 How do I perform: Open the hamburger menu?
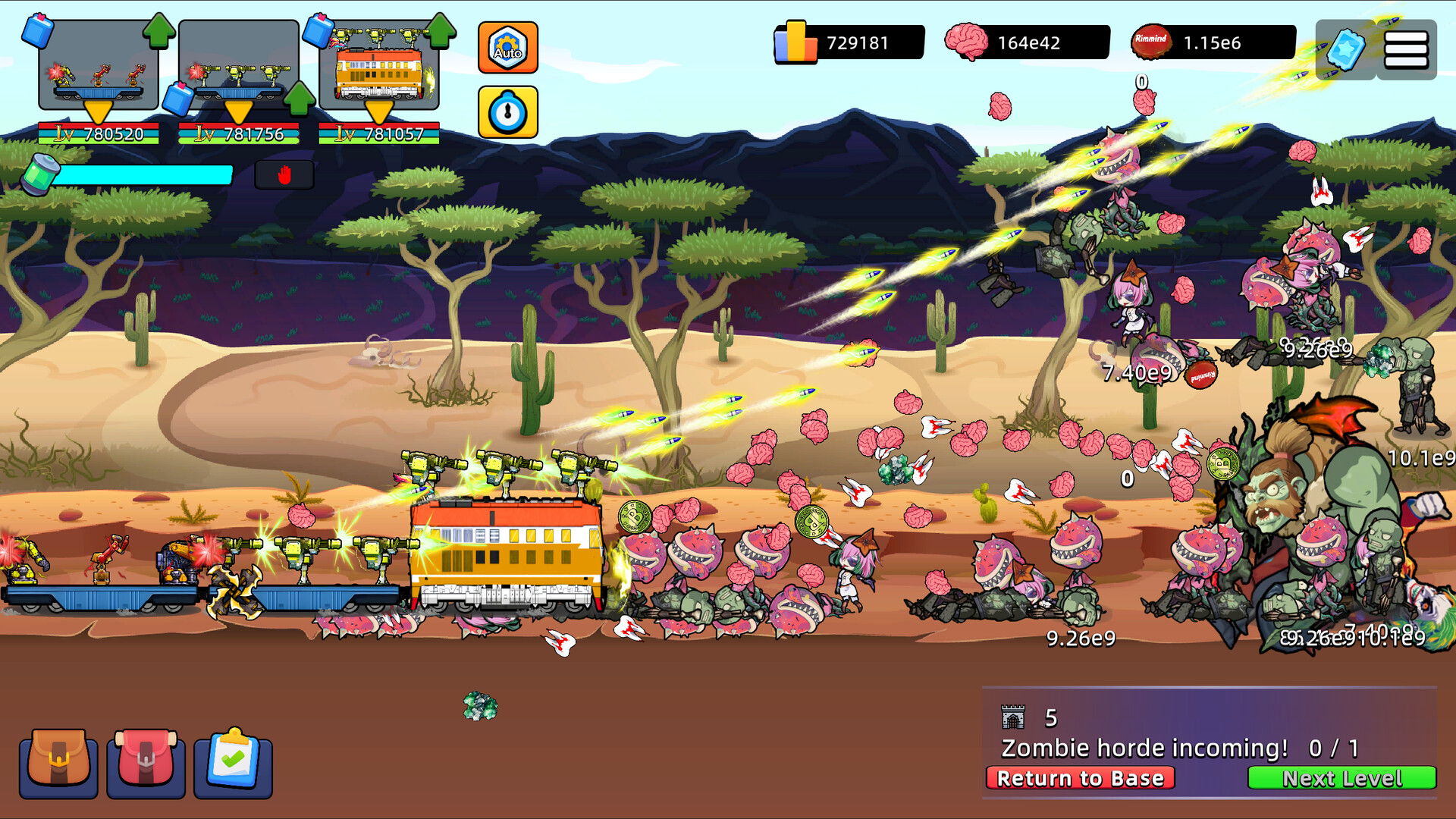point(1406,50)
